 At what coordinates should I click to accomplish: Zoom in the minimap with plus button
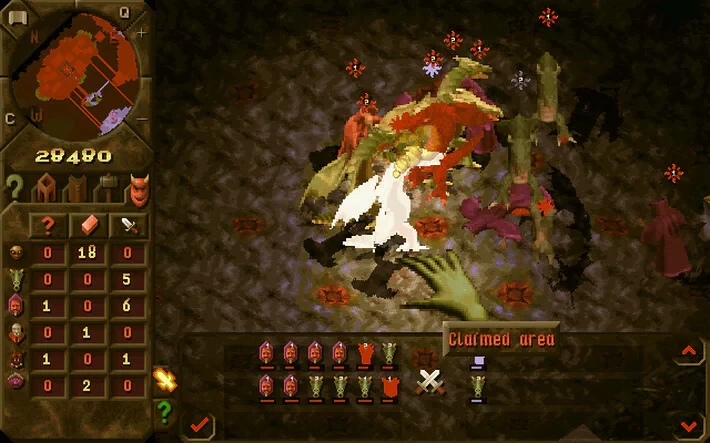coord(140,32)
